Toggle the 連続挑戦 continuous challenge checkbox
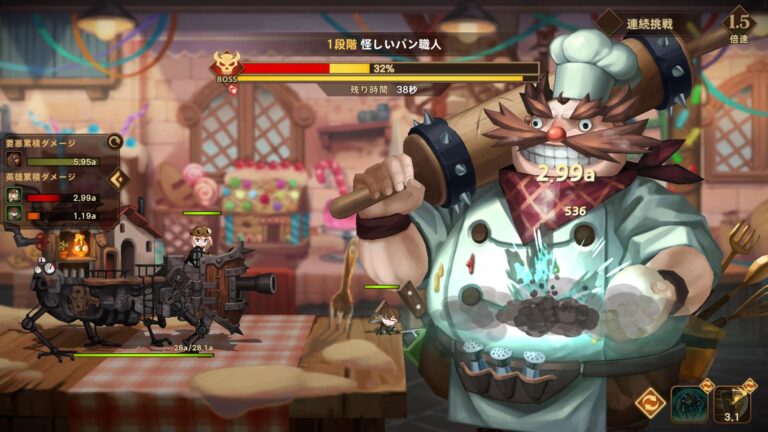The image size is (768, 432). 609,22
